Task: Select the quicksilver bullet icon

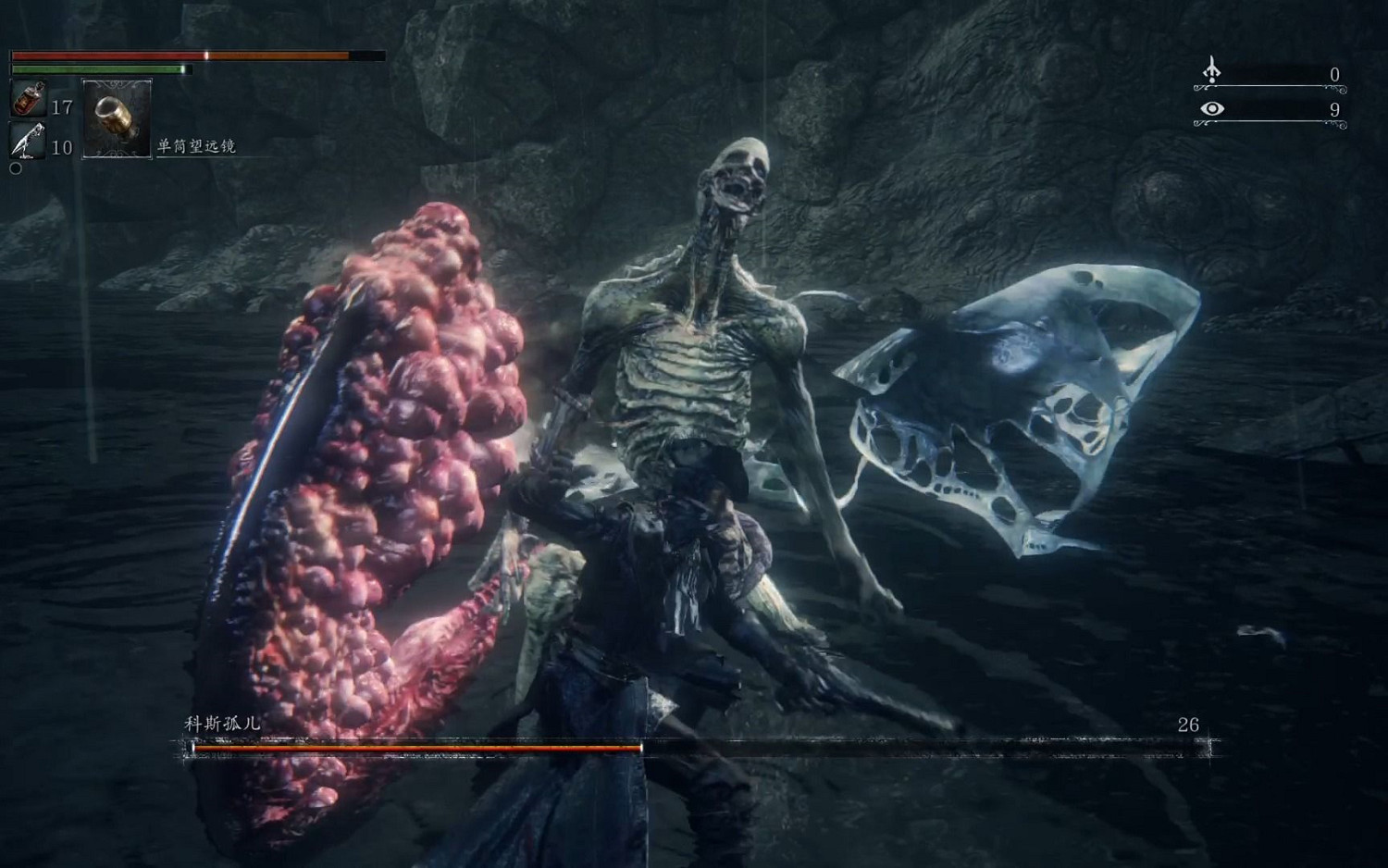Action: (x=28, y=141)
